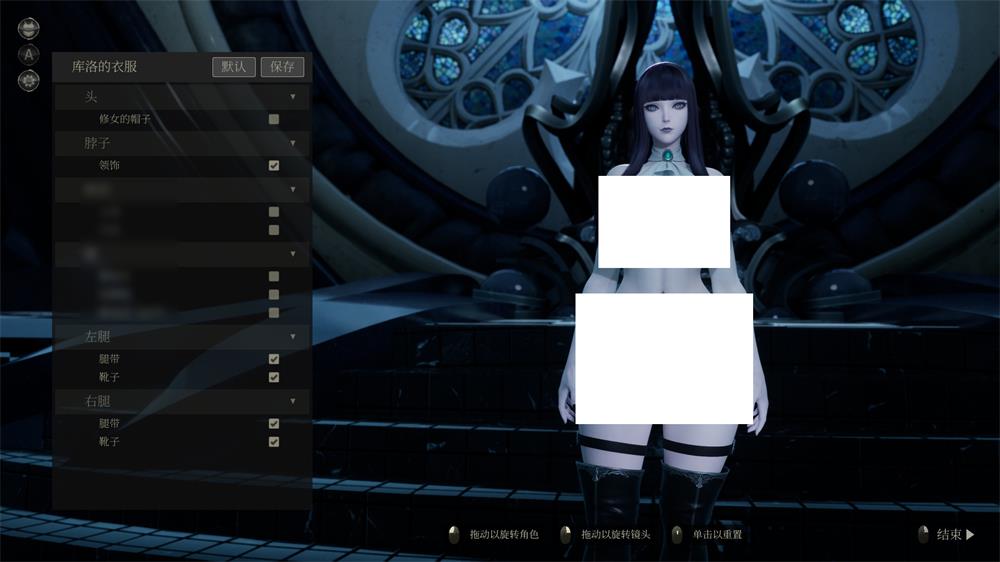Viewport: 1000px width, 562px height.
Task: Uncheck 靴子 under the 左腿 section
Action: pyautogui.click(x=274, y=377)
